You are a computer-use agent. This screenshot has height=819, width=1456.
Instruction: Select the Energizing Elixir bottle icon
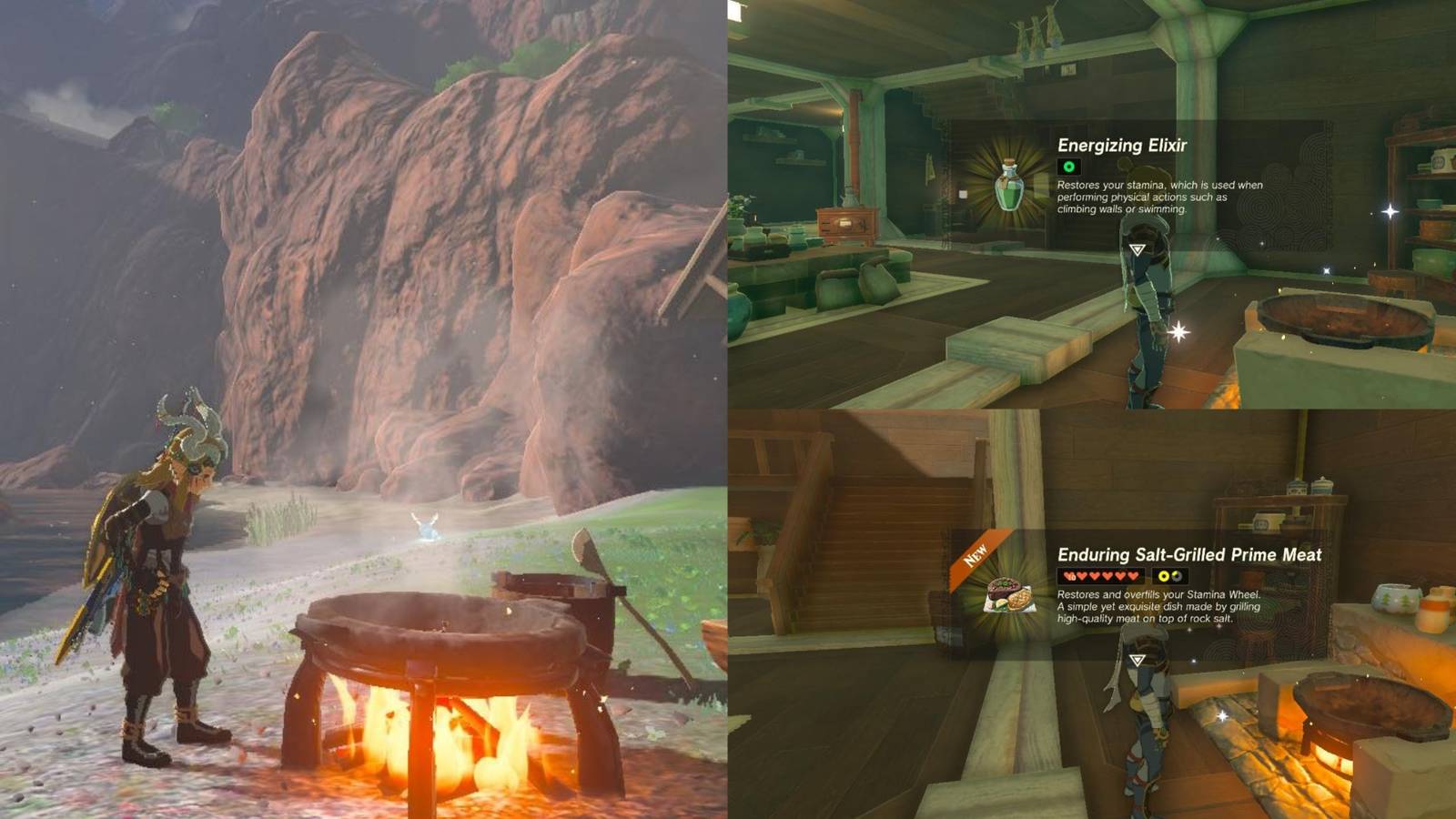[x=1008, y=184]
